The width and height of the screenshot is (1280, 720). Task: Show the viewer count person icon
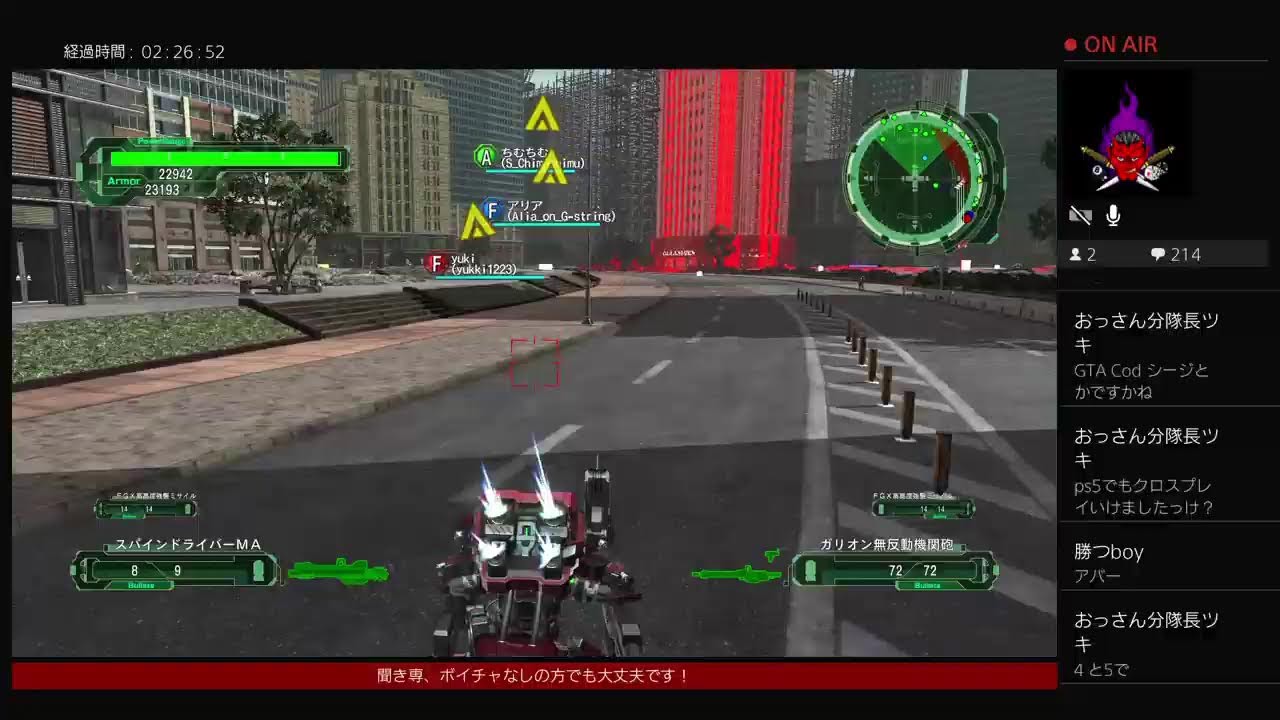[1076, 255]
